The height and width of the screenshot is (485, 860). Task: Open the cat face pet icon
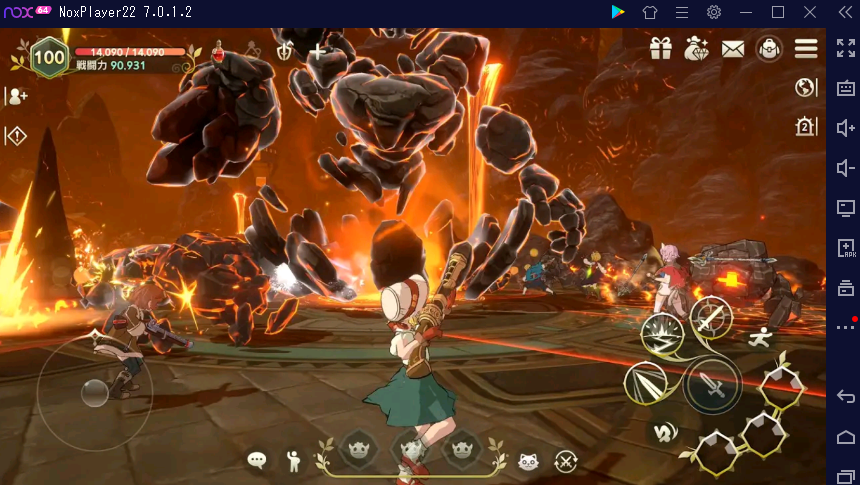click(x=528, y=461)
